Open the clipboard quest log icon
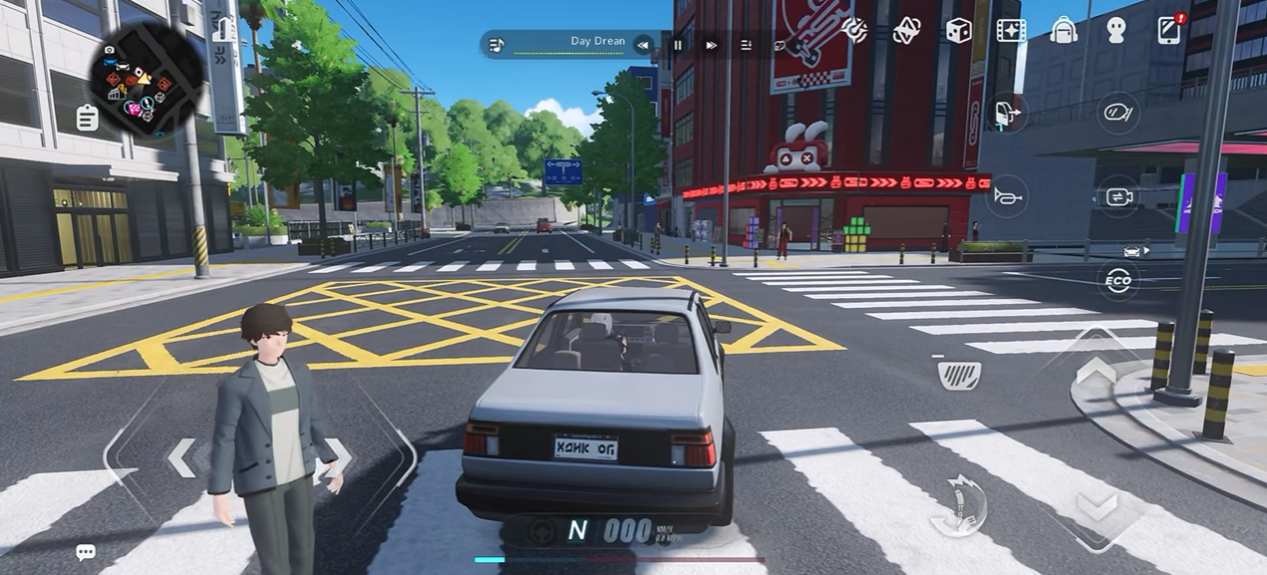Viewport: 1267px width, 575px height. 87,118
